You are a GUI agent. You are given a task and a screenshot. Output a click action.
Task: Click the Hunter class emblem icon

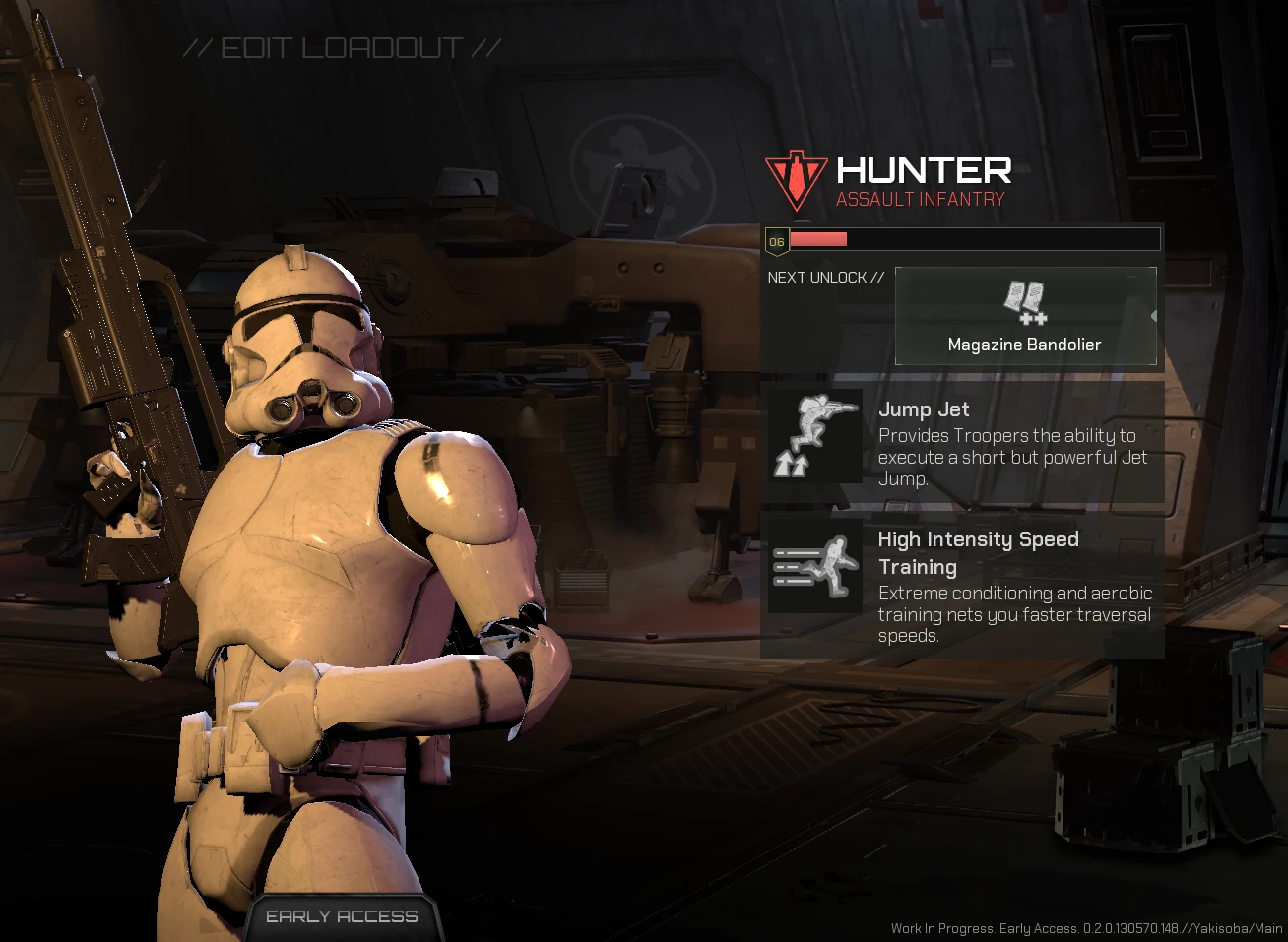click(796, 179)
